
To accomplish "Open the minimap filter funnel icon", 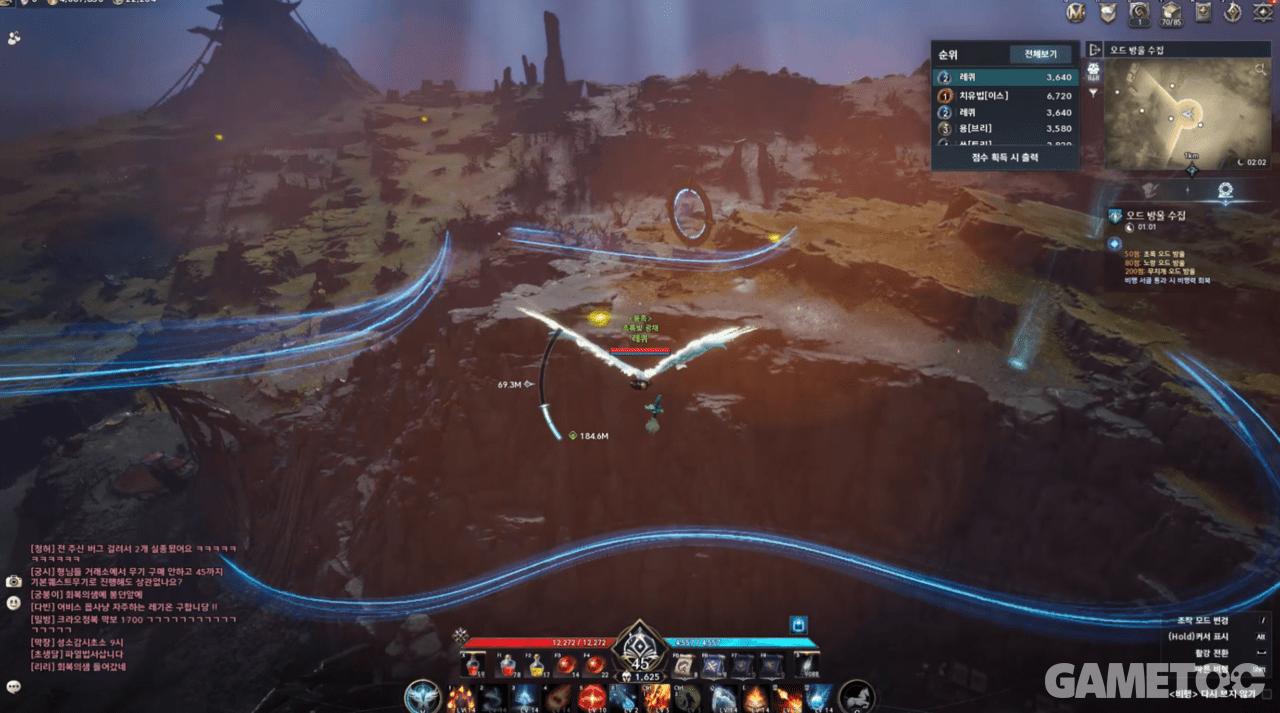I will point(1094,93).
